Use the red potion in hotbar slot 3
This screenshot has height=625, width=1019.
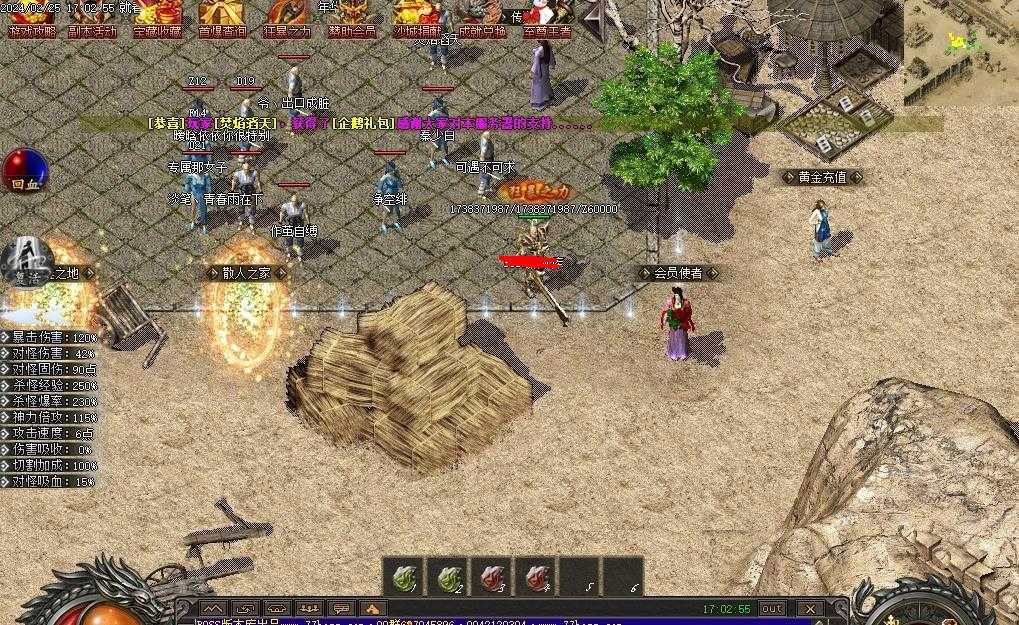point(491,577)
